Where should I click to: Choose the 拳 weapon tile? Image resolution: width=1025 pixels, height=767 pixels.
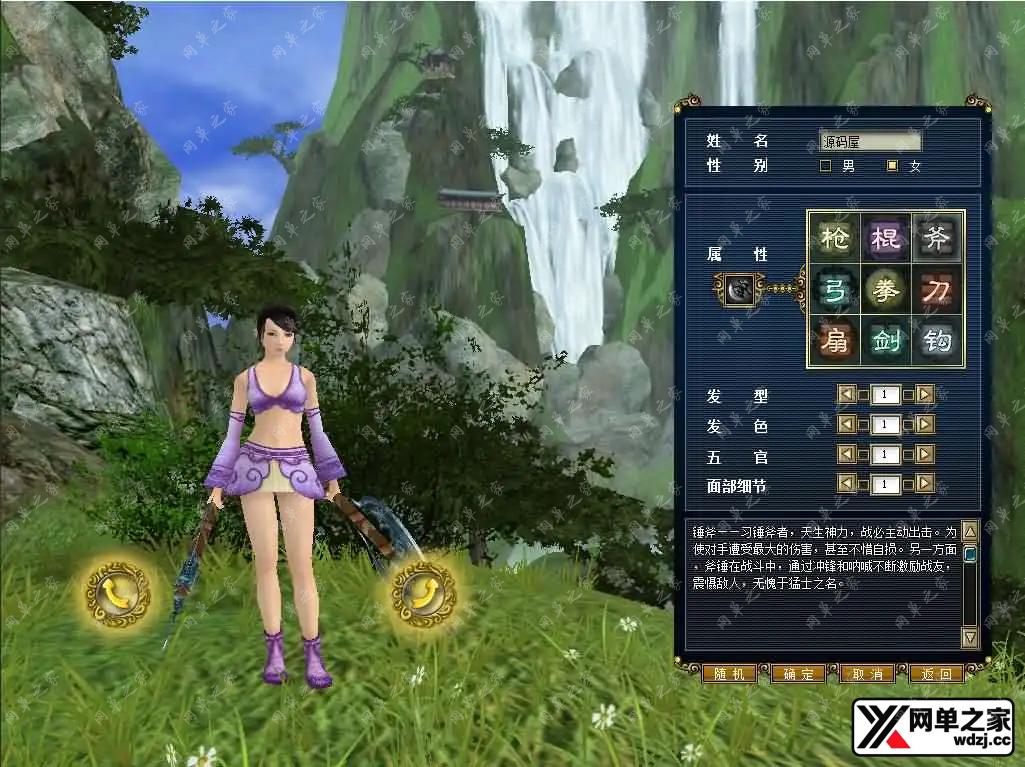tap(886, 289)
